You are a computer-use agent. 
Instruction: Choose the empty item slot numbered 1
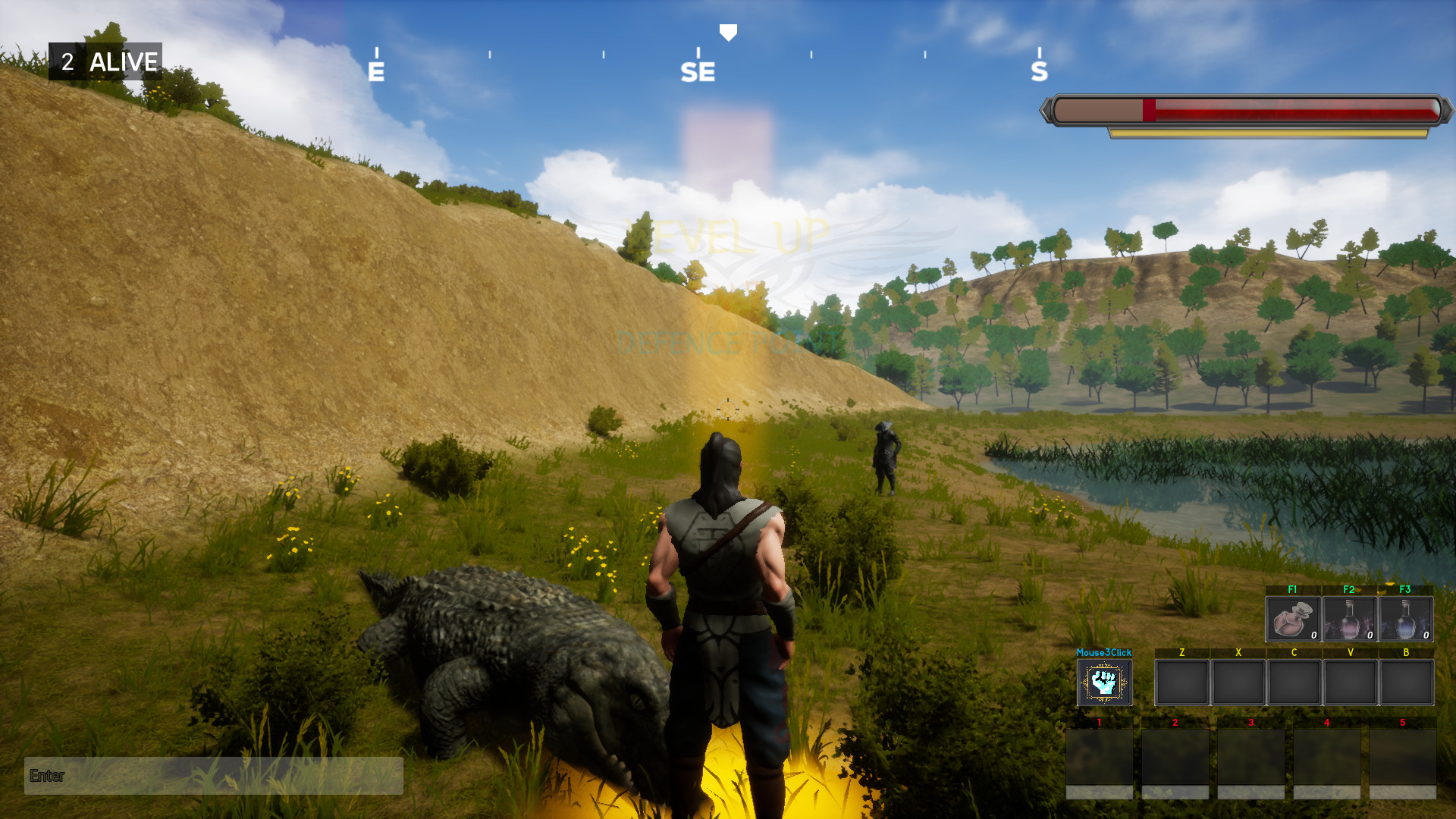1099,758
